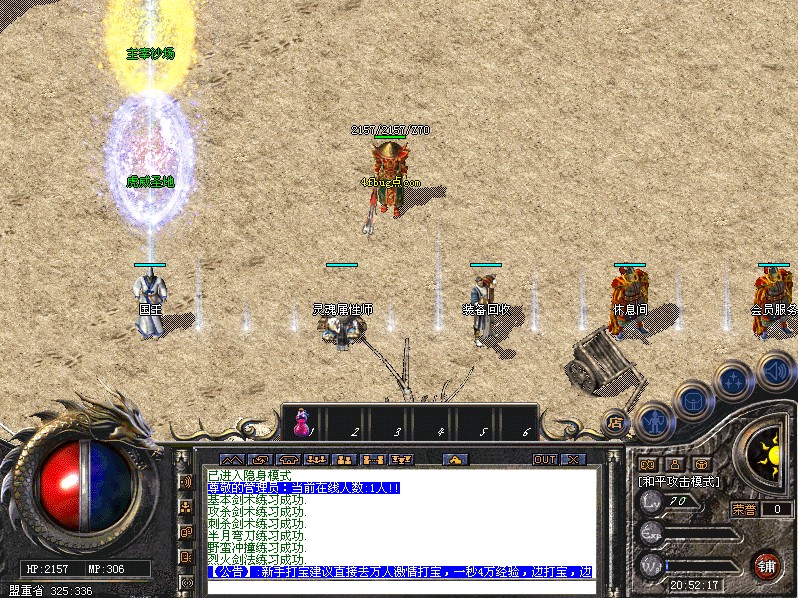Open the 店 shop button

(615, 422)
